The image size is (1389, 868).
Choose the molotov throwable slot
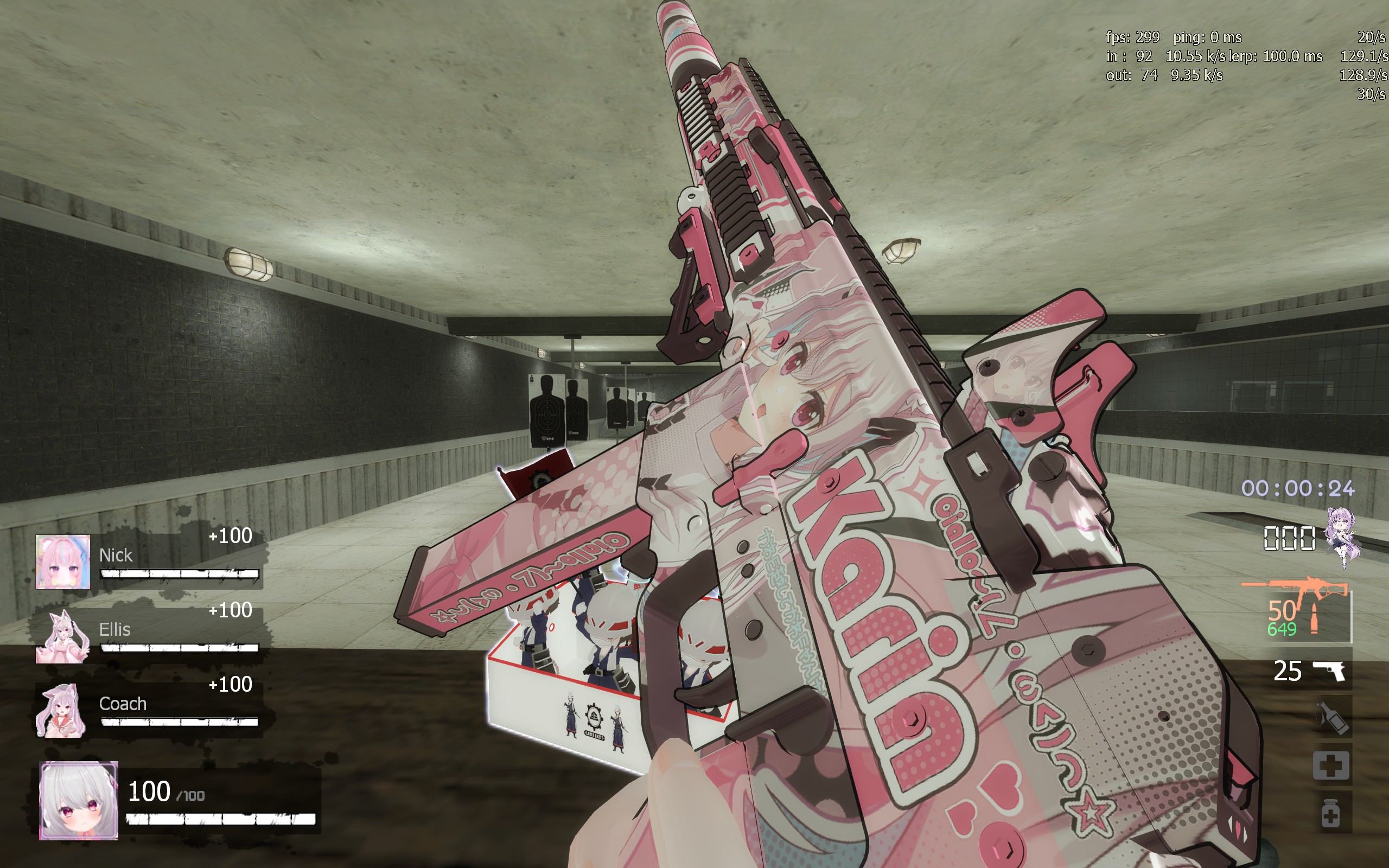tap(1331, 717)
